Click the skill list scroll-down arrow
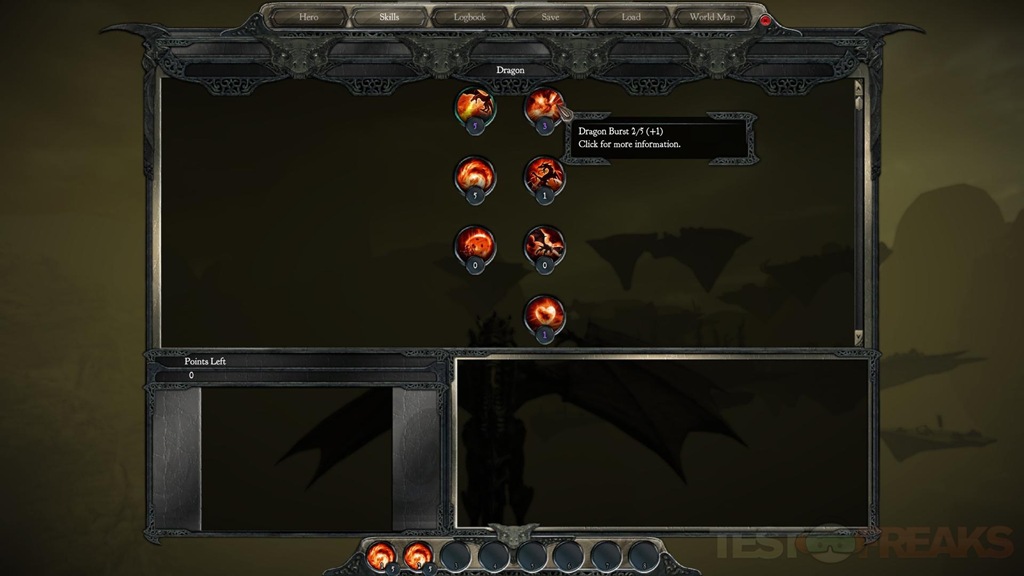1024x576 pixels. click(x=857, y=338)
